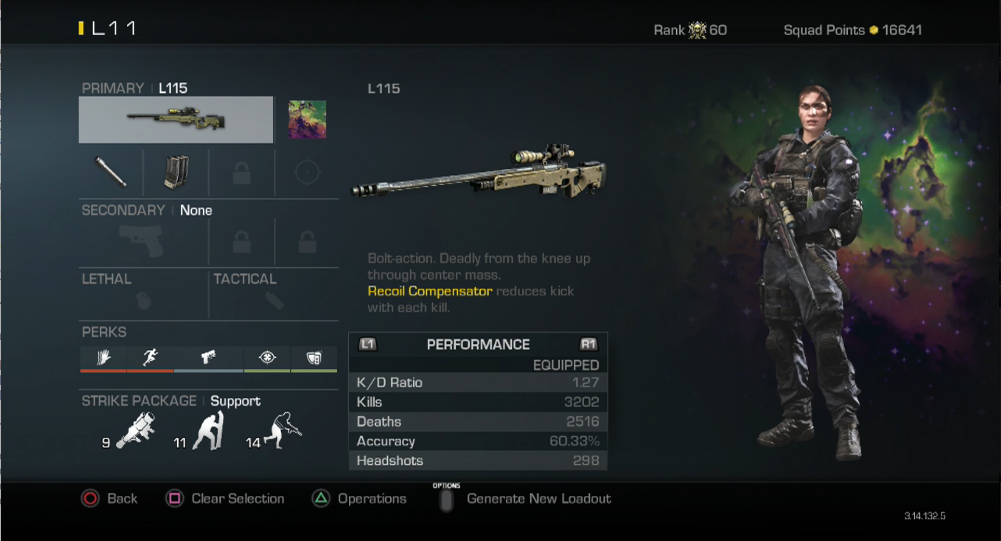Select the glove hand perk icon

(104, 357)
